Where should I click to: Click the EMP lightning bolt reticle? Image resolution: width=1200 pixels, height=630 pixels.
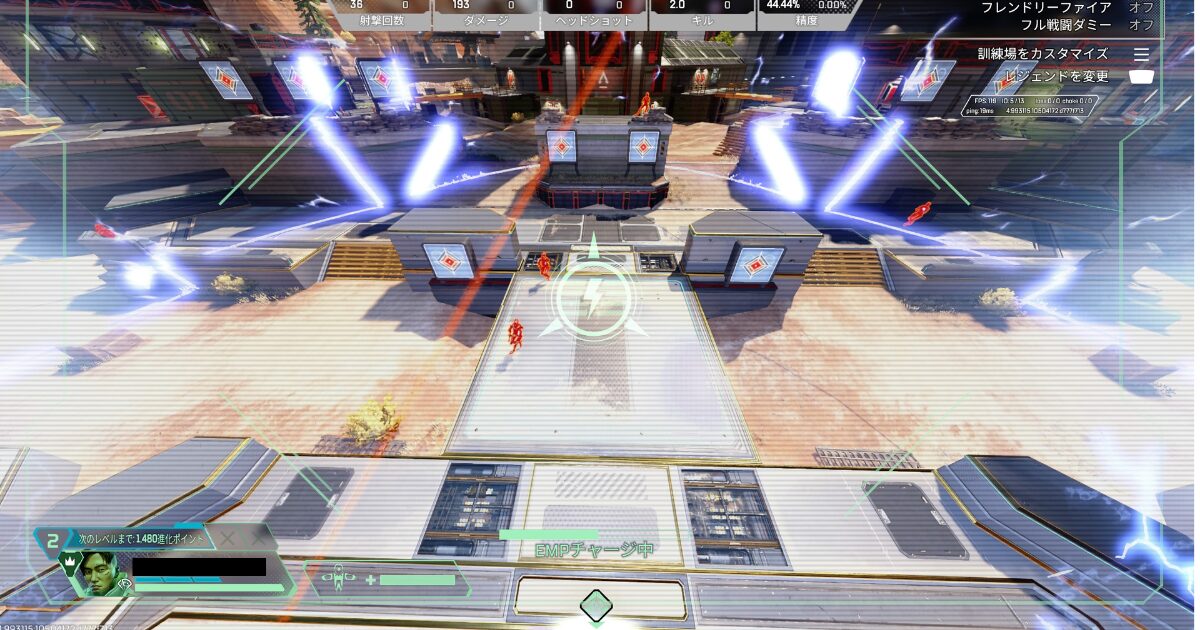[x=592, y=297]
